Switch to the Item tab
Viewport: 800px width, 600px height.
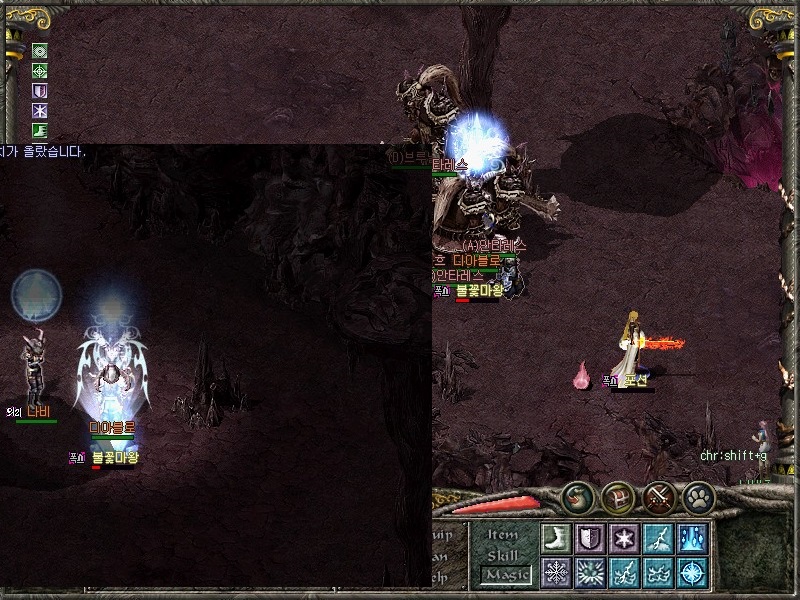(x=503, y=535)
